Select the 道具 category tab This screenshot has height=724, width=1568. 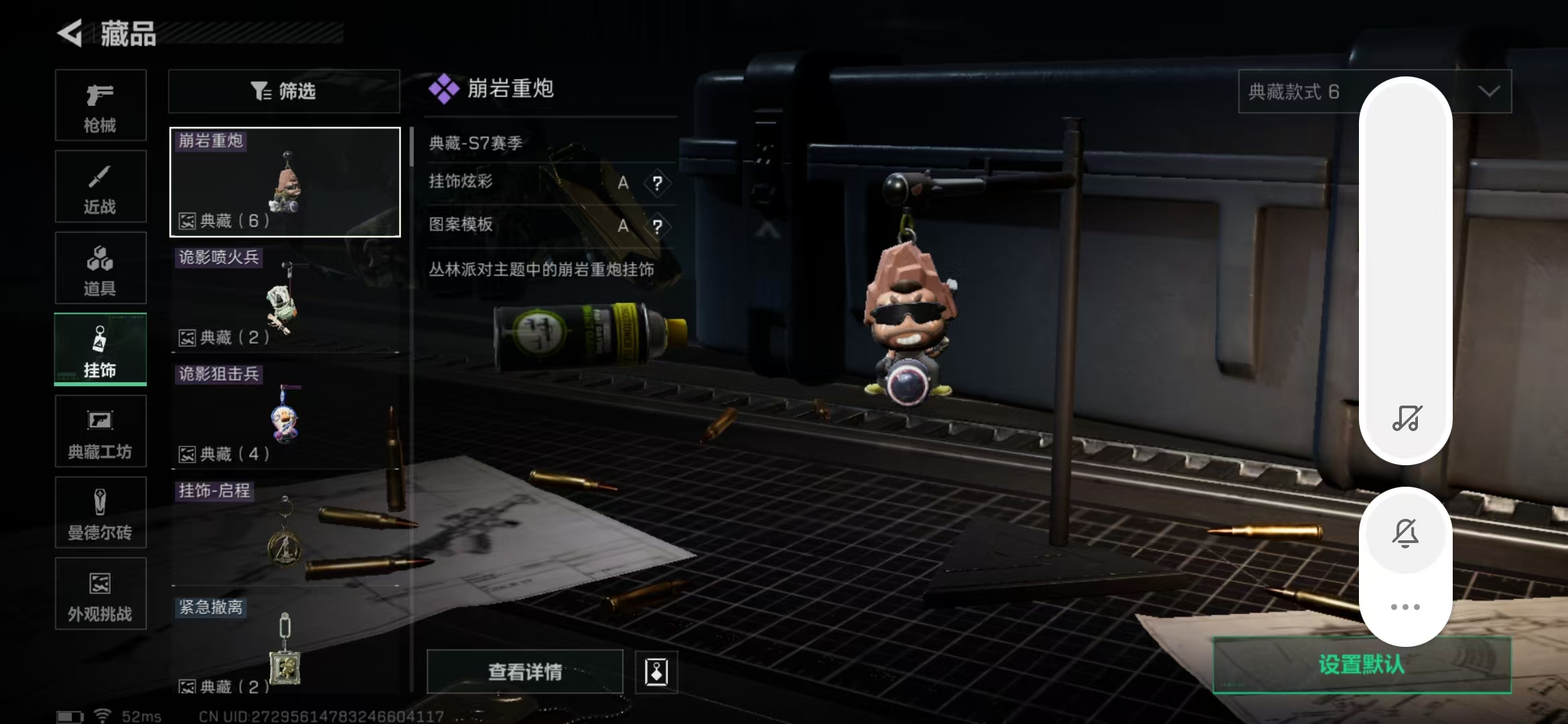click(101, 268)
